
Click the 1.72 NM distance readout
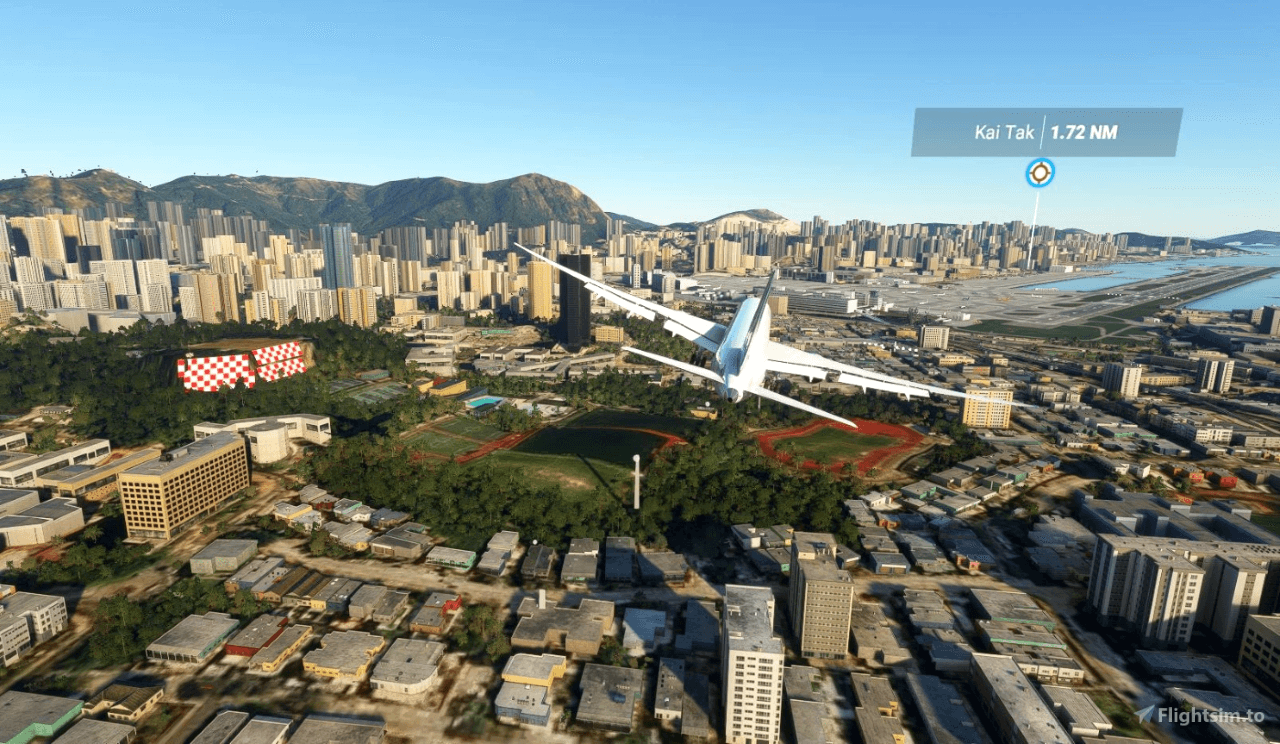point(1085,130)
